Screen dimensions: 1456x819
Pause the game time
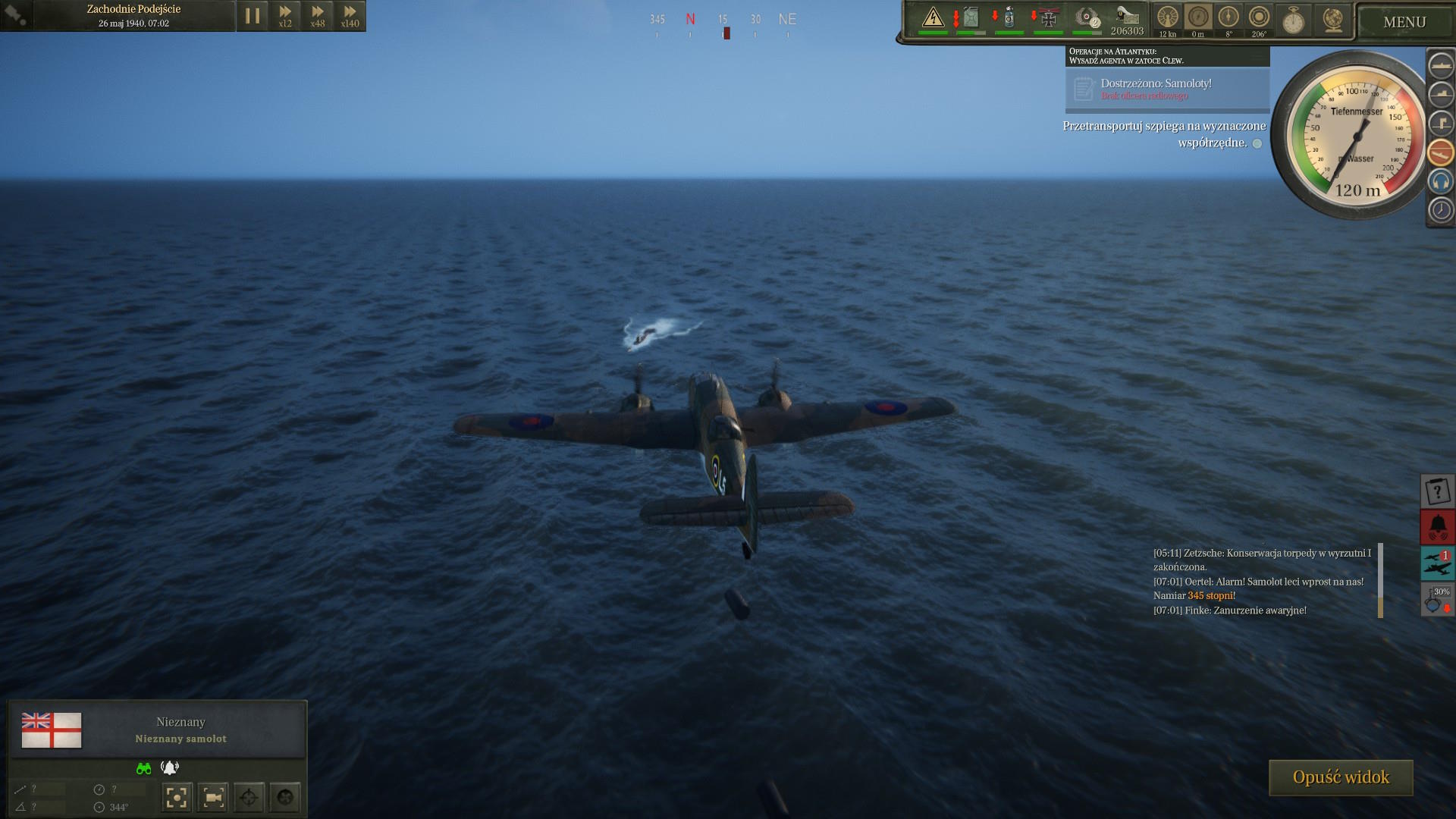253,16
